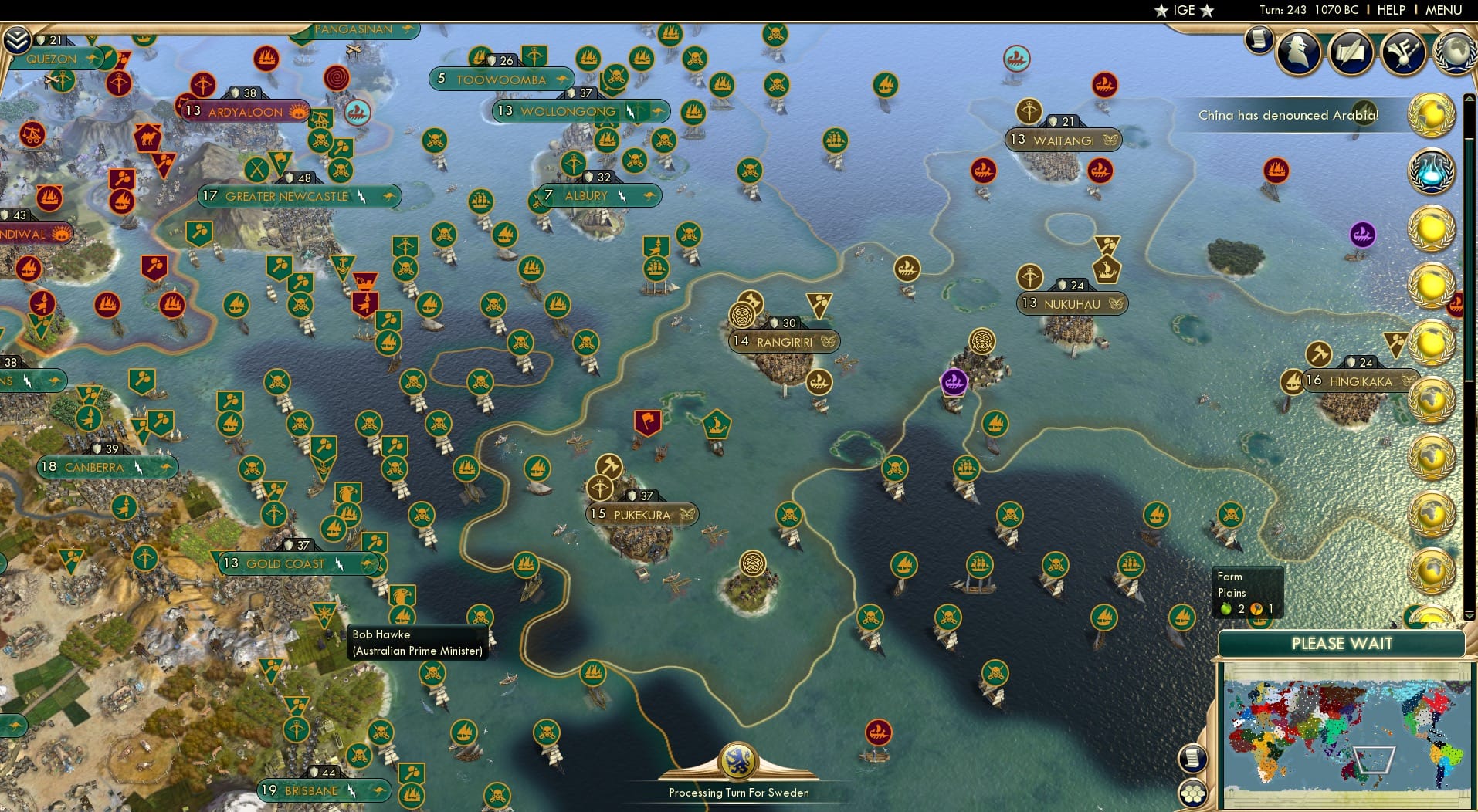Image resolution: width=1478 pixels, height=812 pixels.
Task: Click the topmost yellow World Congress notification globe
Action: point(1432,116)
